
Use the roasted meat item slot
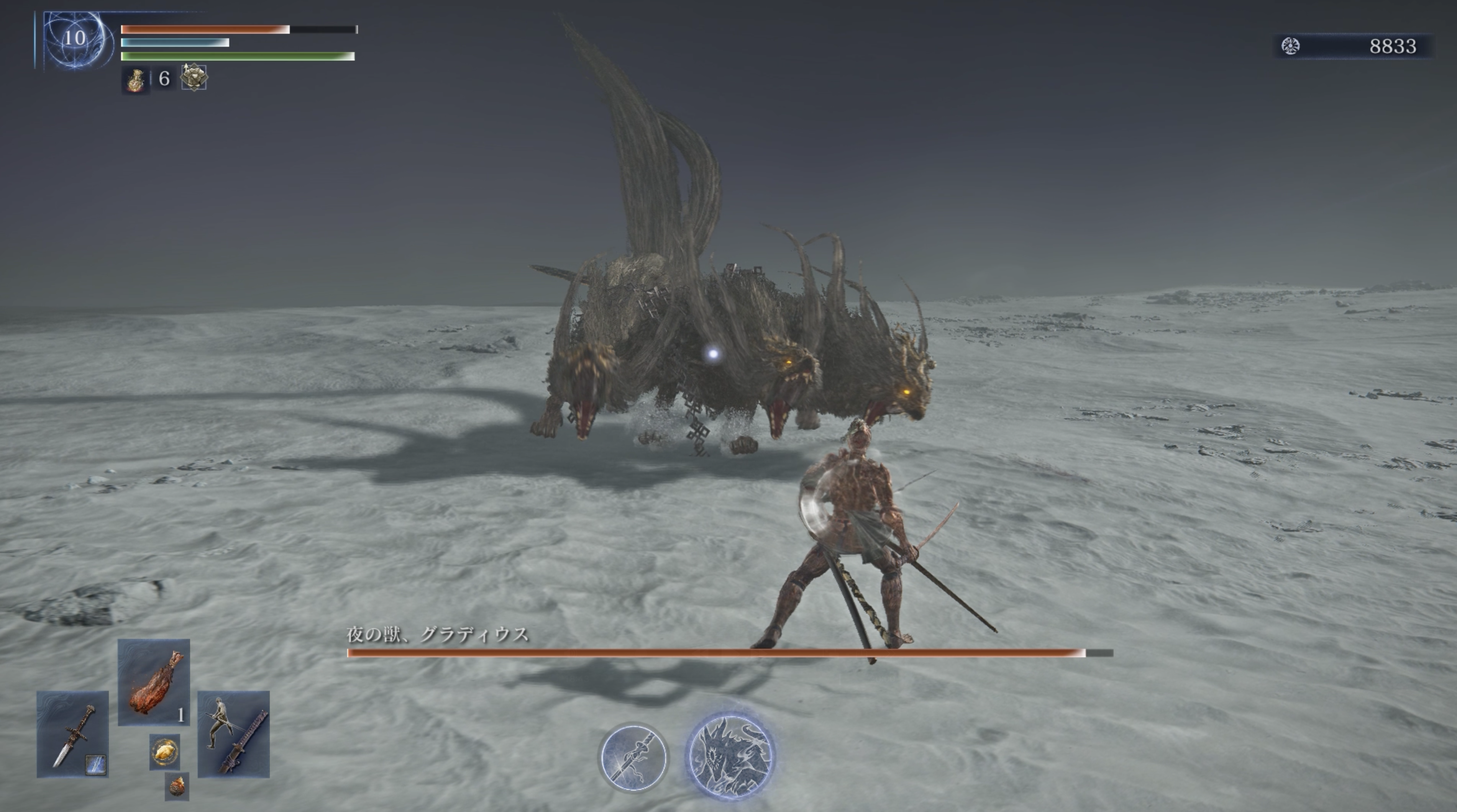153,682
